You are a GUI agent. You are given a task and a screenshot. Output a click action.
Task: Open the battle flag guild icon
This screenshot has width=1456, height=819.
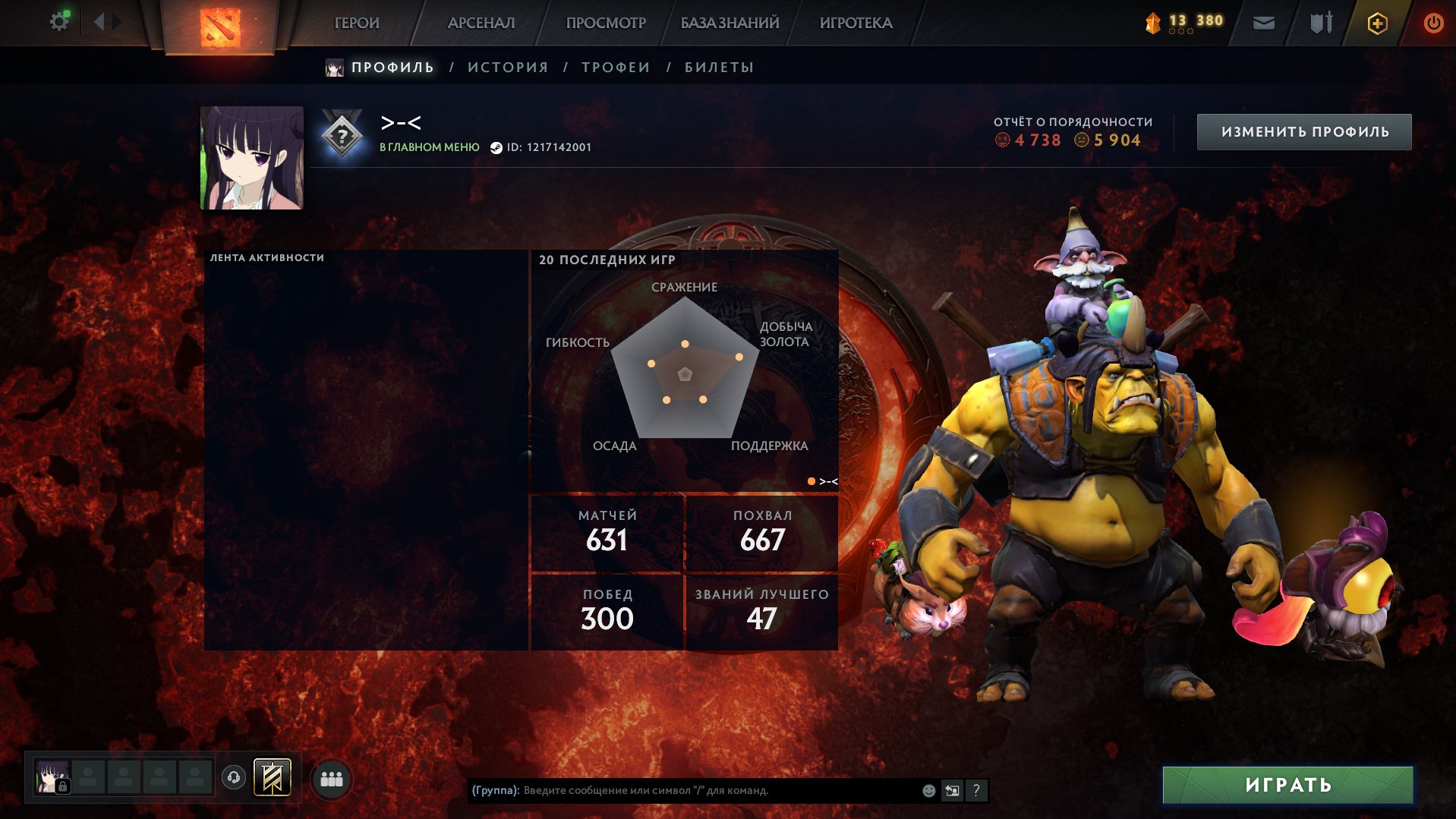point(272,778)
